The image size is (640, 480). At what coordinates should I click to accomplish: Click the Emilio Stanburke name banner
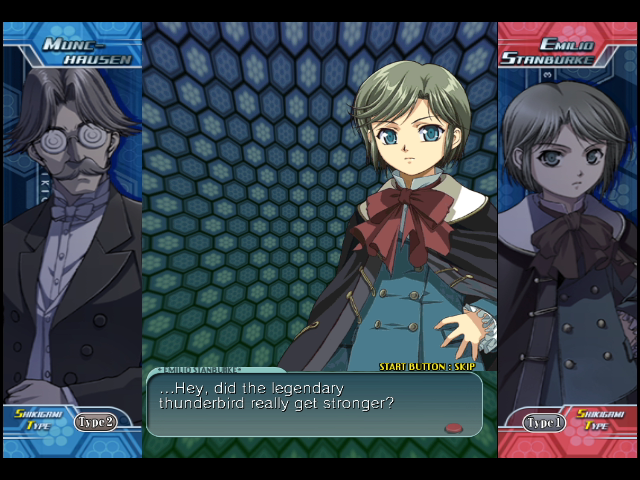(x=556, y=52)
